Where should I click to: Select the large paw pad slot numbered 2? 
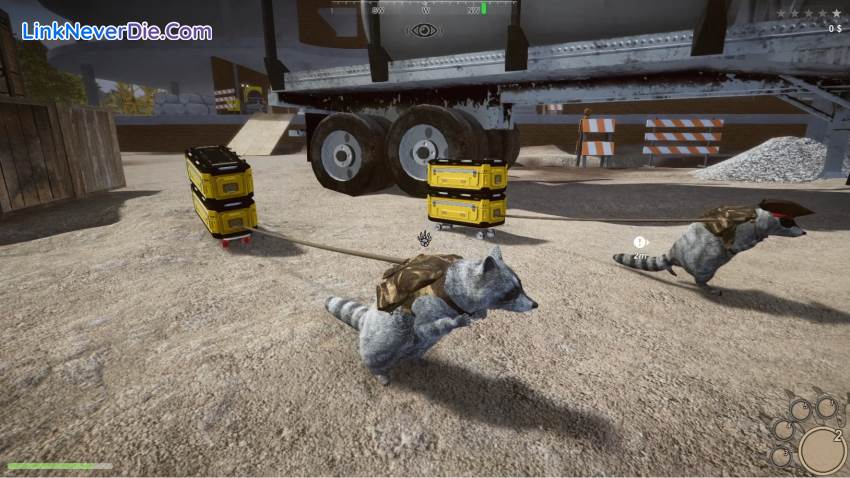pos(822,449)
